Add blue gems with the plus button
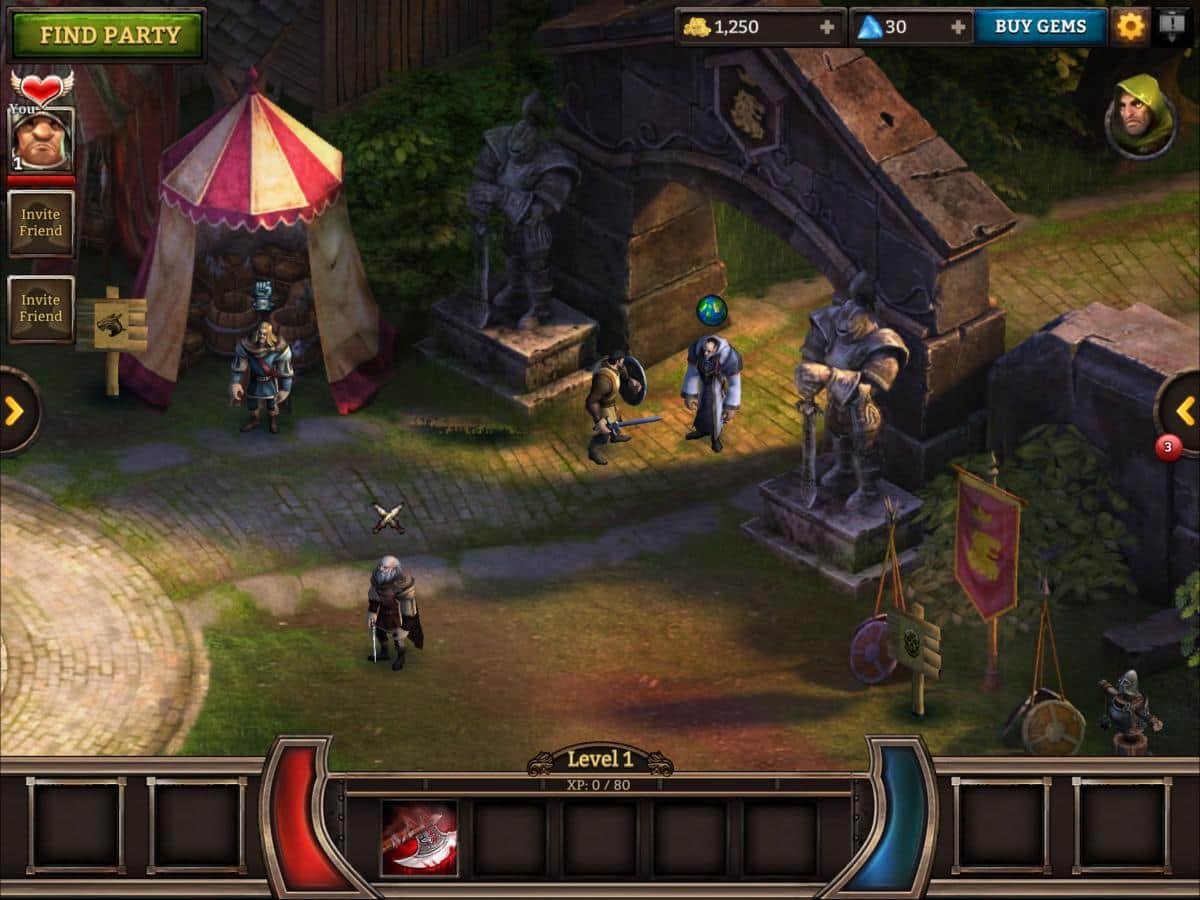Screen dimensions: 1200x900 (x=958, y=27)
